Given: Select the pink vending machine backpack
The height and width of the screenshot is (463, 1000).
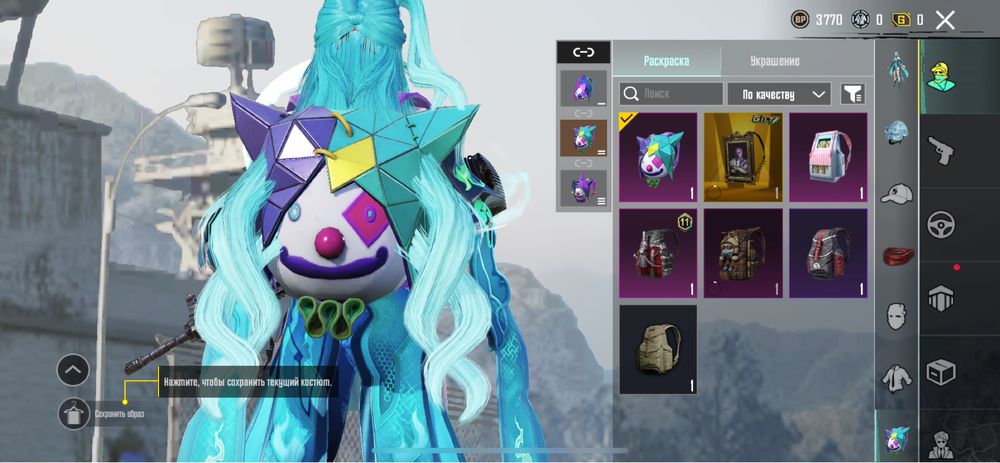Looking at the screenshot, I should [x=828, y=157].
